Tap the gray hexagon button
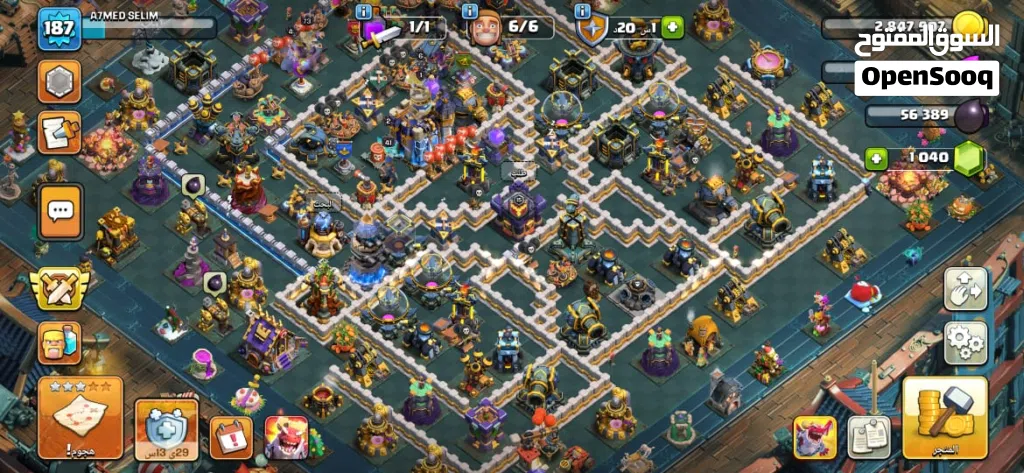1024x473 pixels. (59, 81)
